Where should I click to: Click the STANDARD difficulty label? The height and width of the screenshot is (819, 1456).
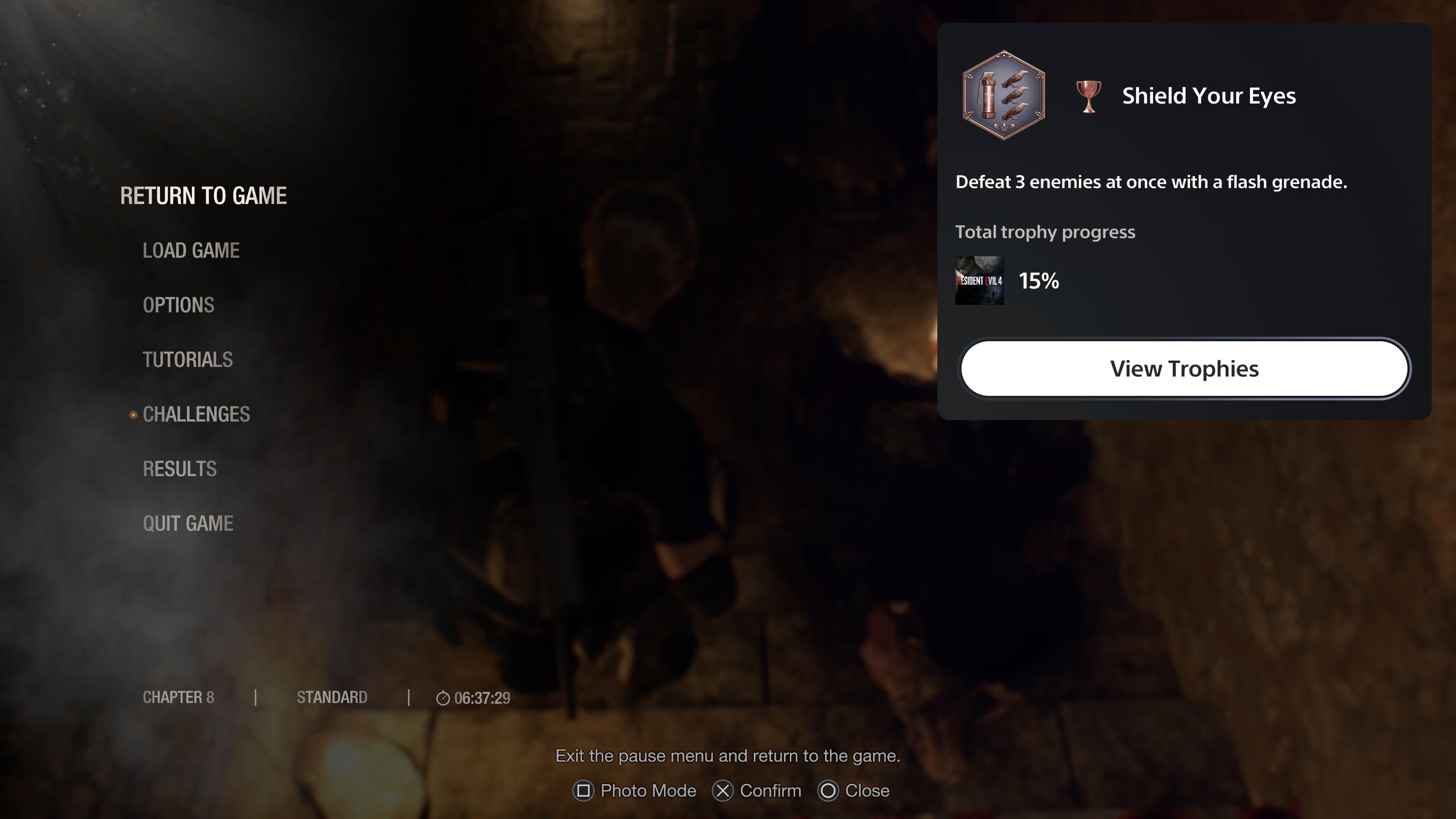[x=333, y=697]
